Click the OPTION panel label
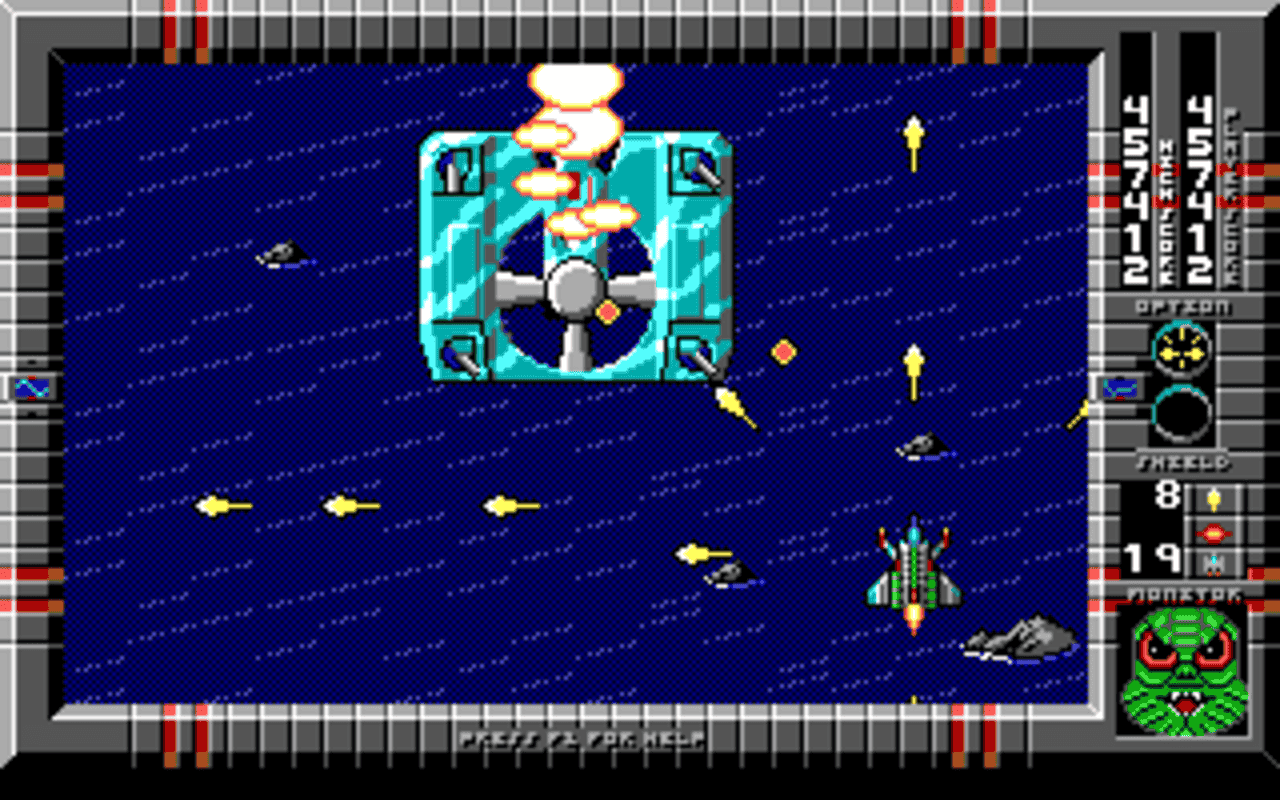1280x800 pixels. coord(1182,307)
